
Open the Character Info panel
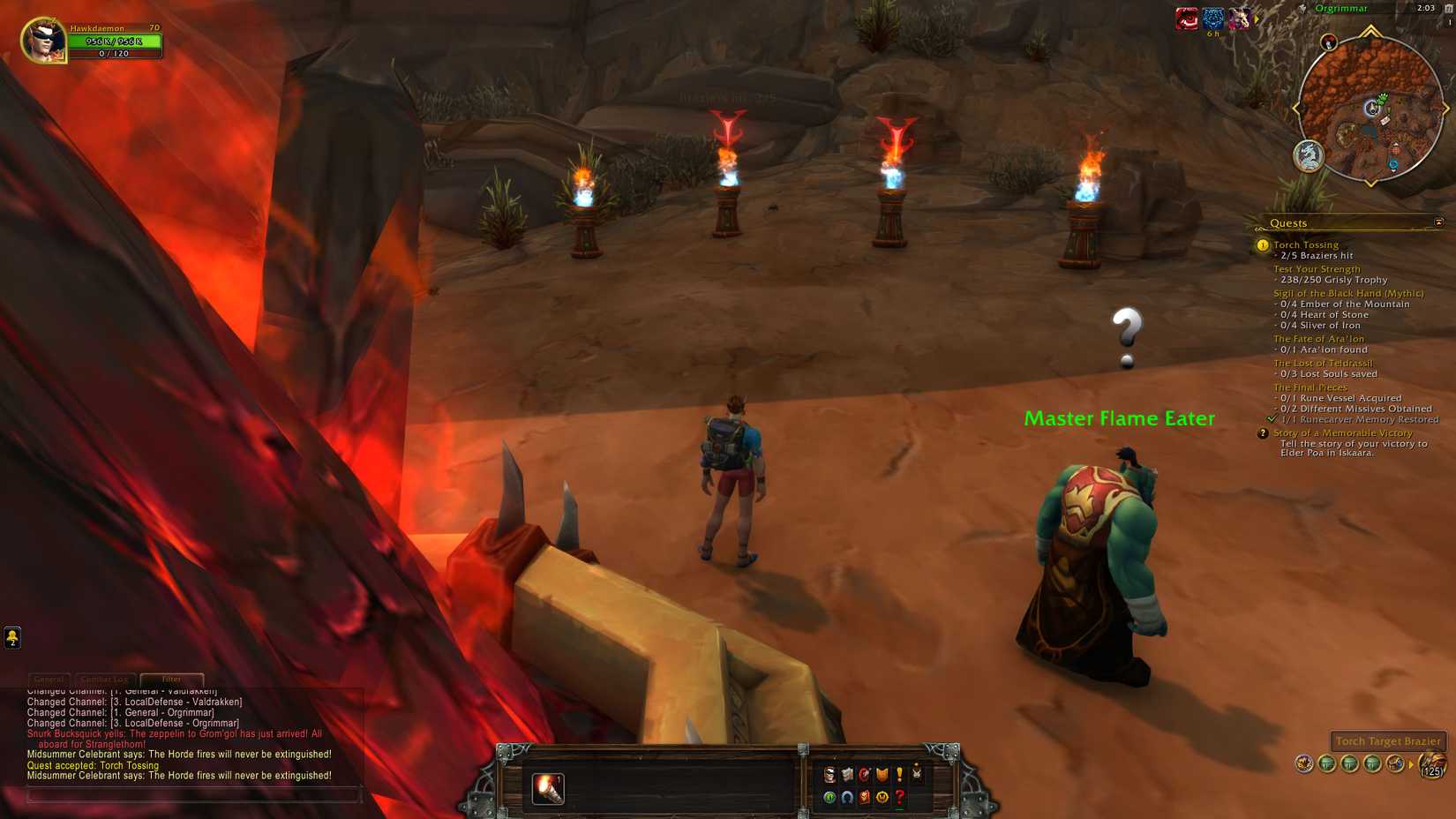click(x=830, y=775)
